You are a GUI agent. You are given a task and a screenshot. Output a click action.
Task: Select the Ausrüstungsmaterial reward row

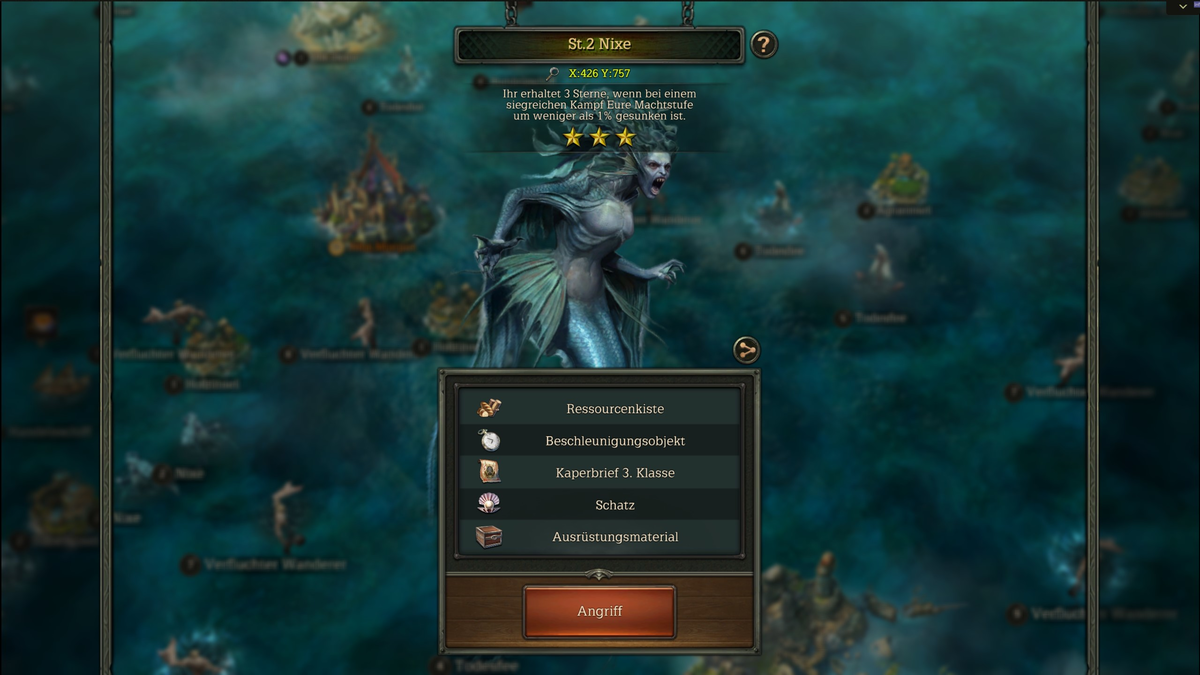(599, 537)
